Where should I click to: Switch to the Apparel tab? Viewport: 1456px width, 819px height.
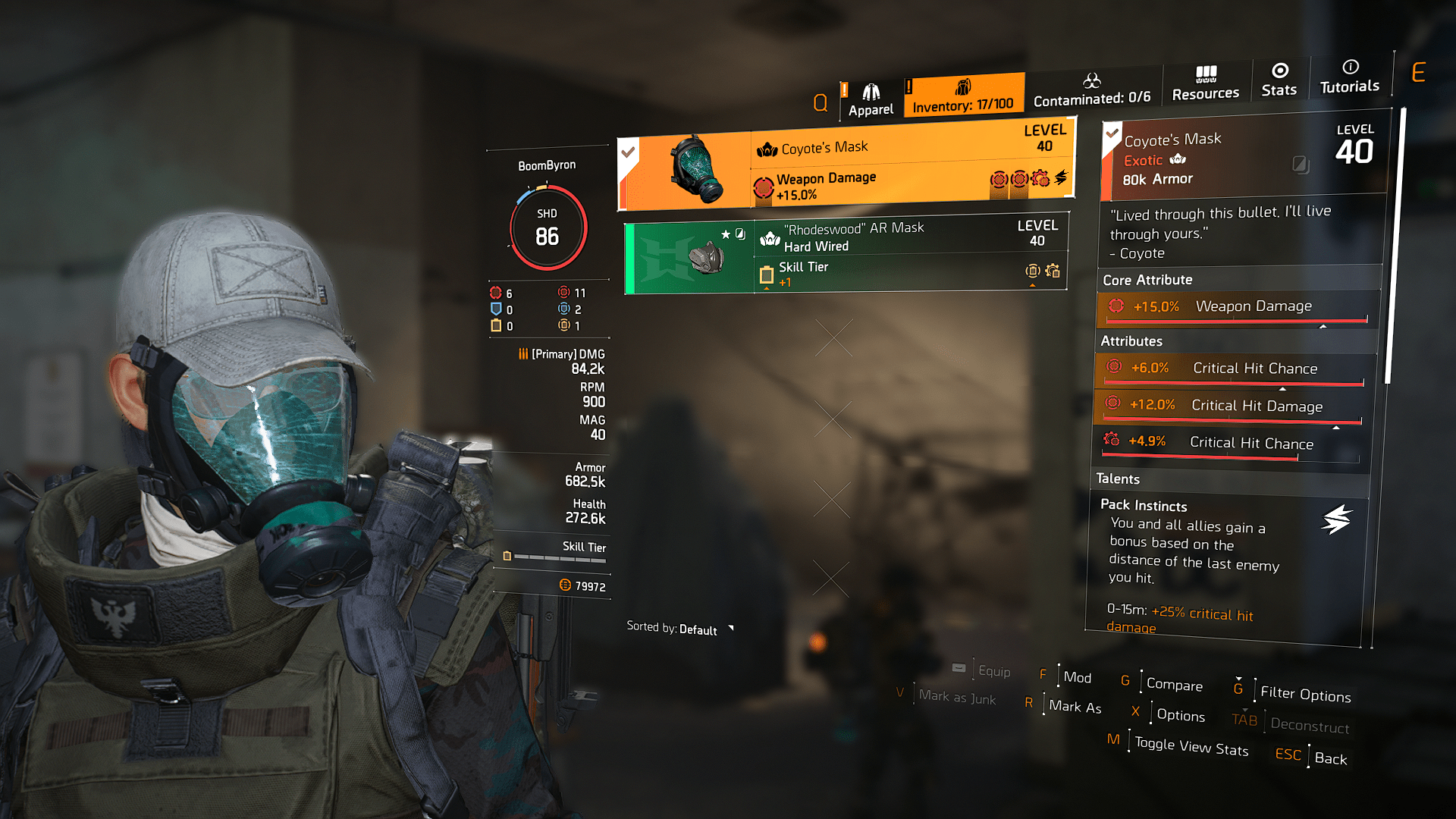click(871, 101)
